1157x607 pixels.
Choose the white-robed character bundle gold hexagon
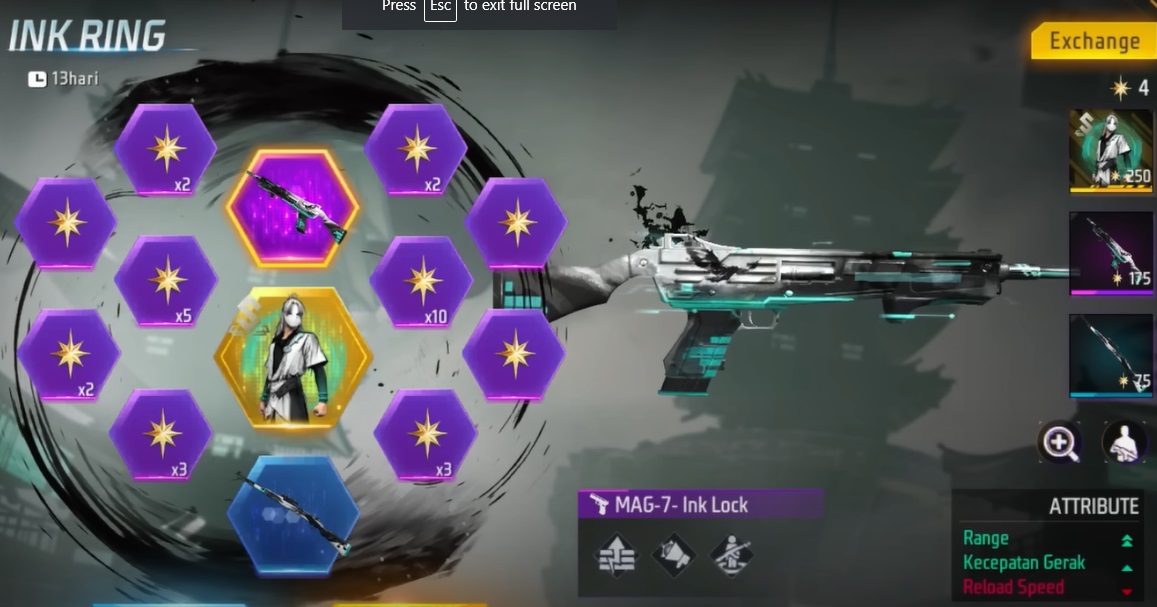[x=292, y=359]
